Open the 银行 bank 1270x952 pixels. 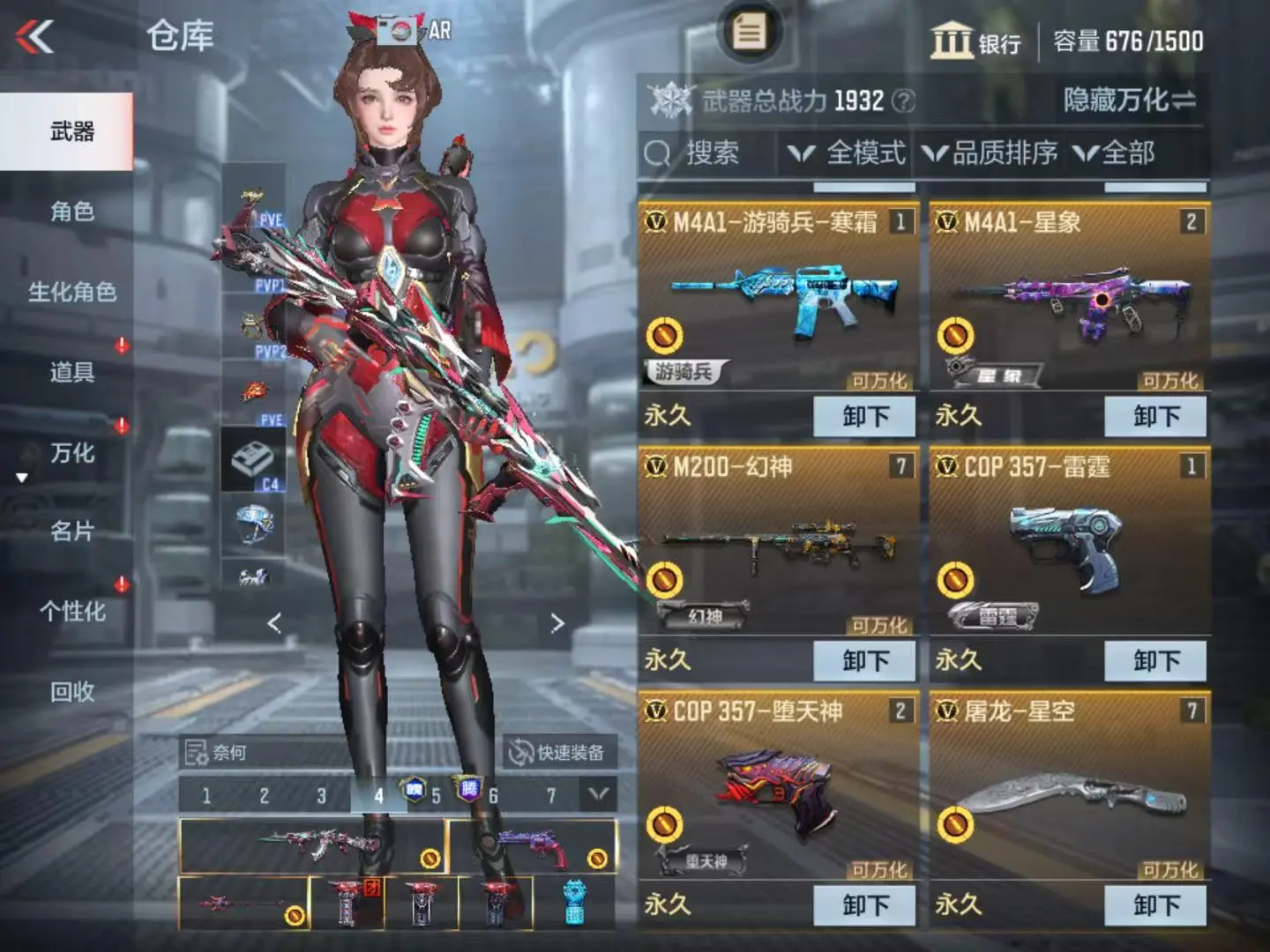pos(975,41)
